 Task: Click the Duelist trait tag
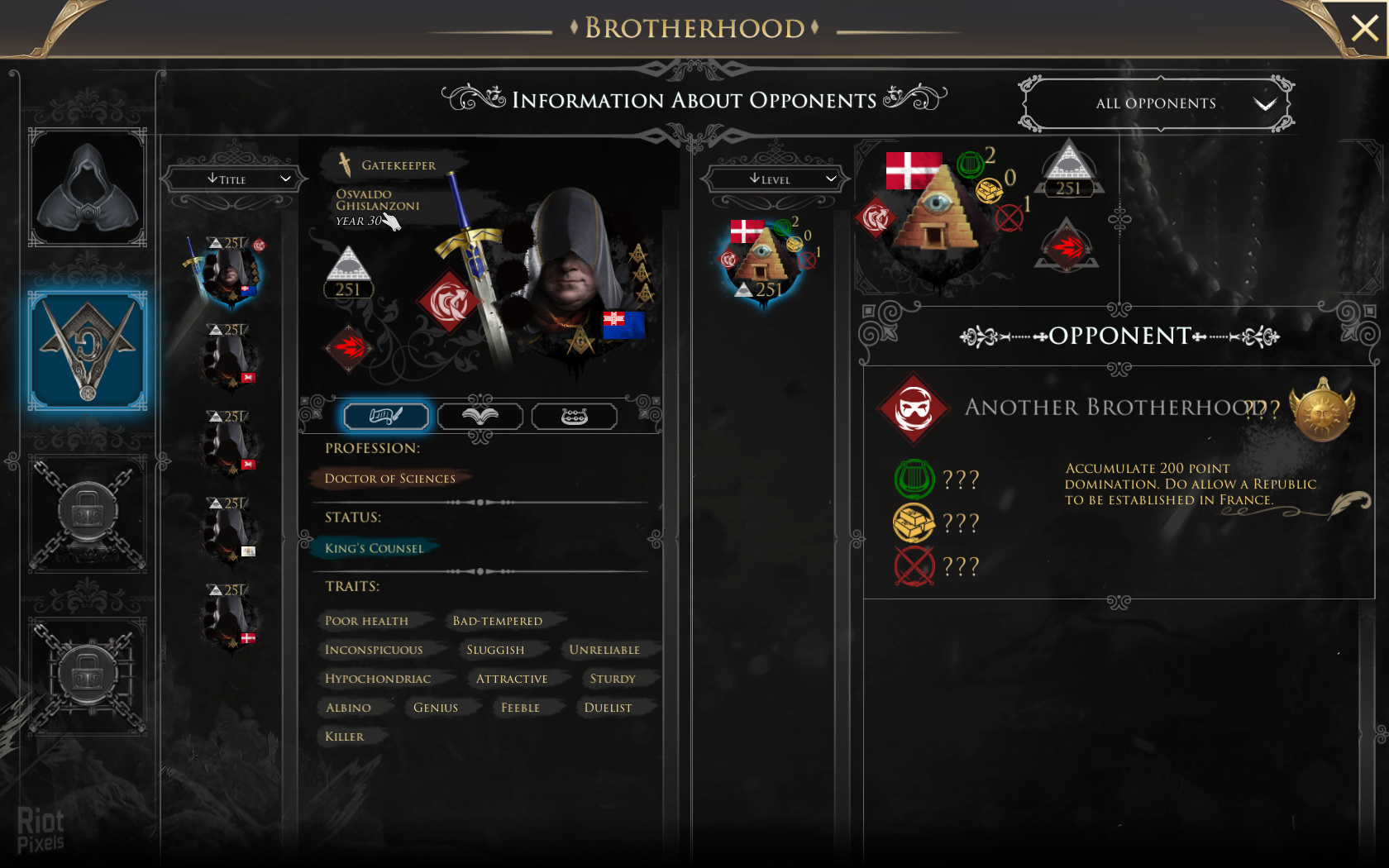coord(608,708)
